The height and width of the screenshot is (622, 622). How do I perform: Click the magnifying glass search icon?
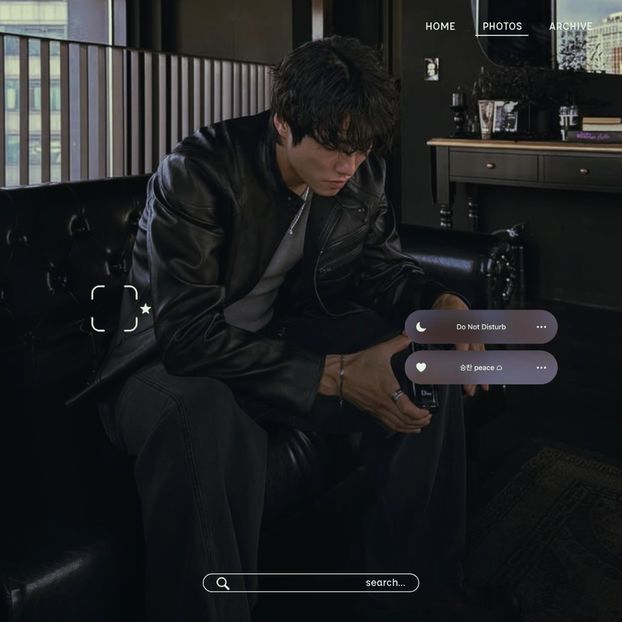pyautogui.click(x=223, y=583)
